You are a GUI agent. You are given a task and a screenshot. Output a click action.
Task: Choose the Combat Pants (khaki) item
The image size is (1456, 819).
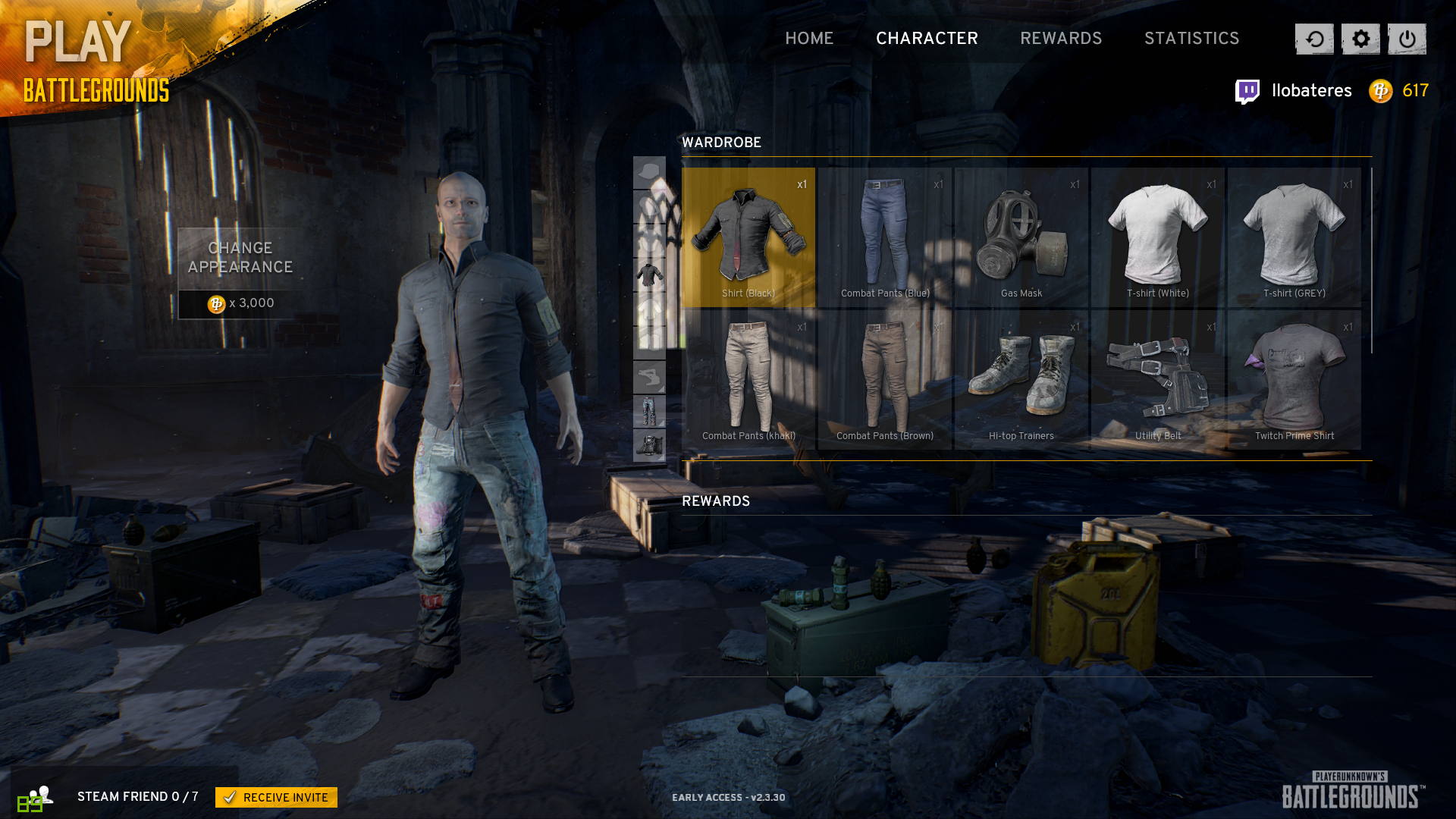click(x=748, y=380)
